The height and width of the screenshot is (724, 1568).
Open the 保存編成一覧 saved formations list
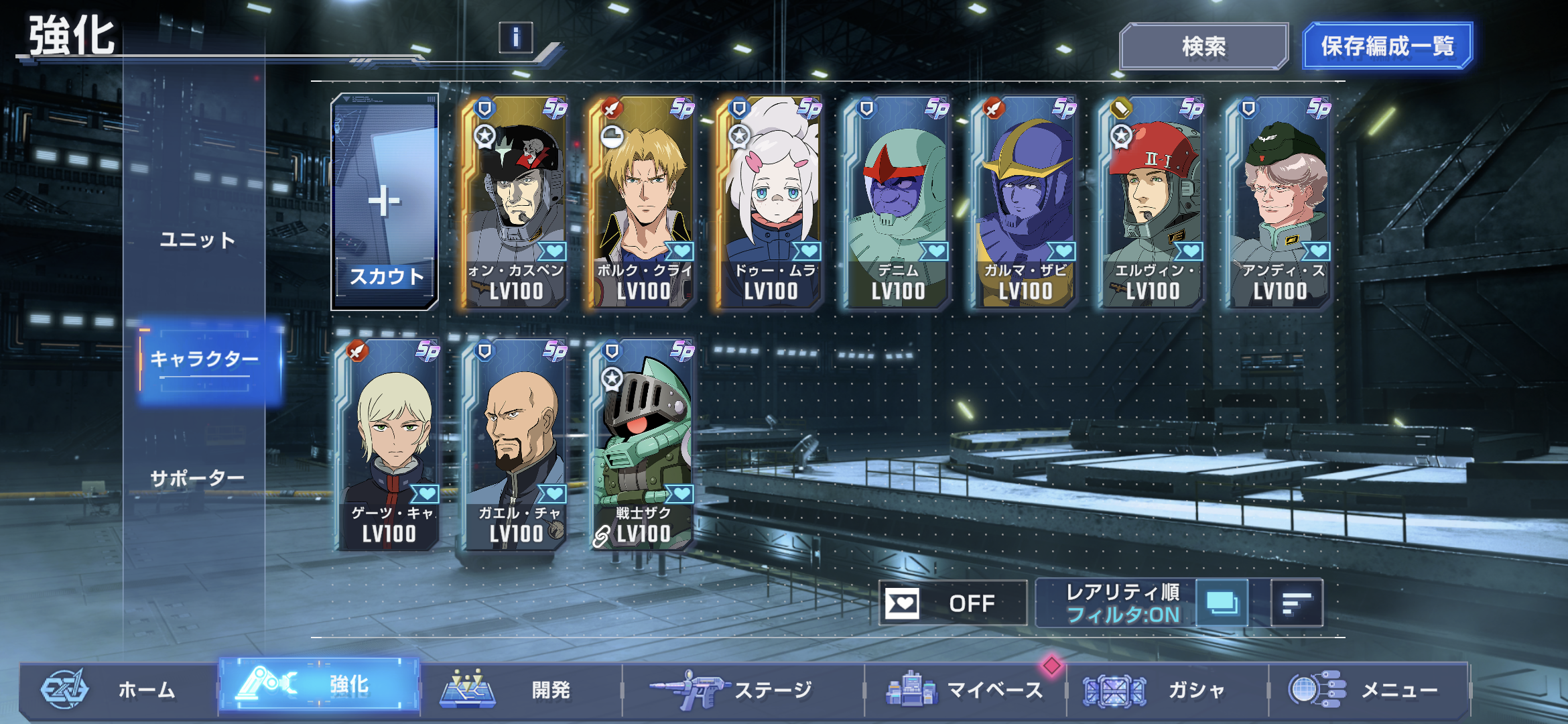click(1387, 46)
